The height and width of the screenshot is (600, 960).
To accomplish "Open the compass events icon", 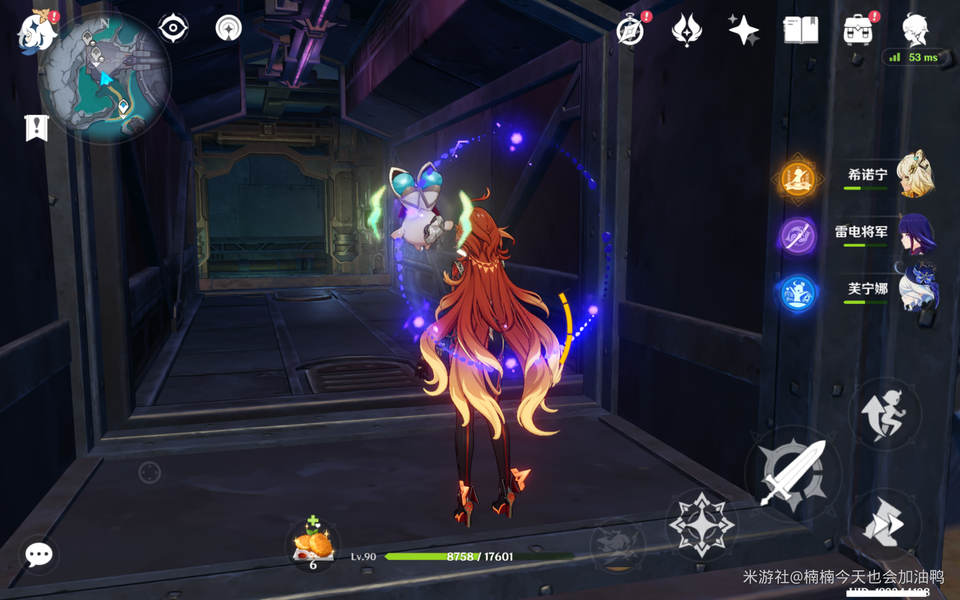I will (630, 30).
